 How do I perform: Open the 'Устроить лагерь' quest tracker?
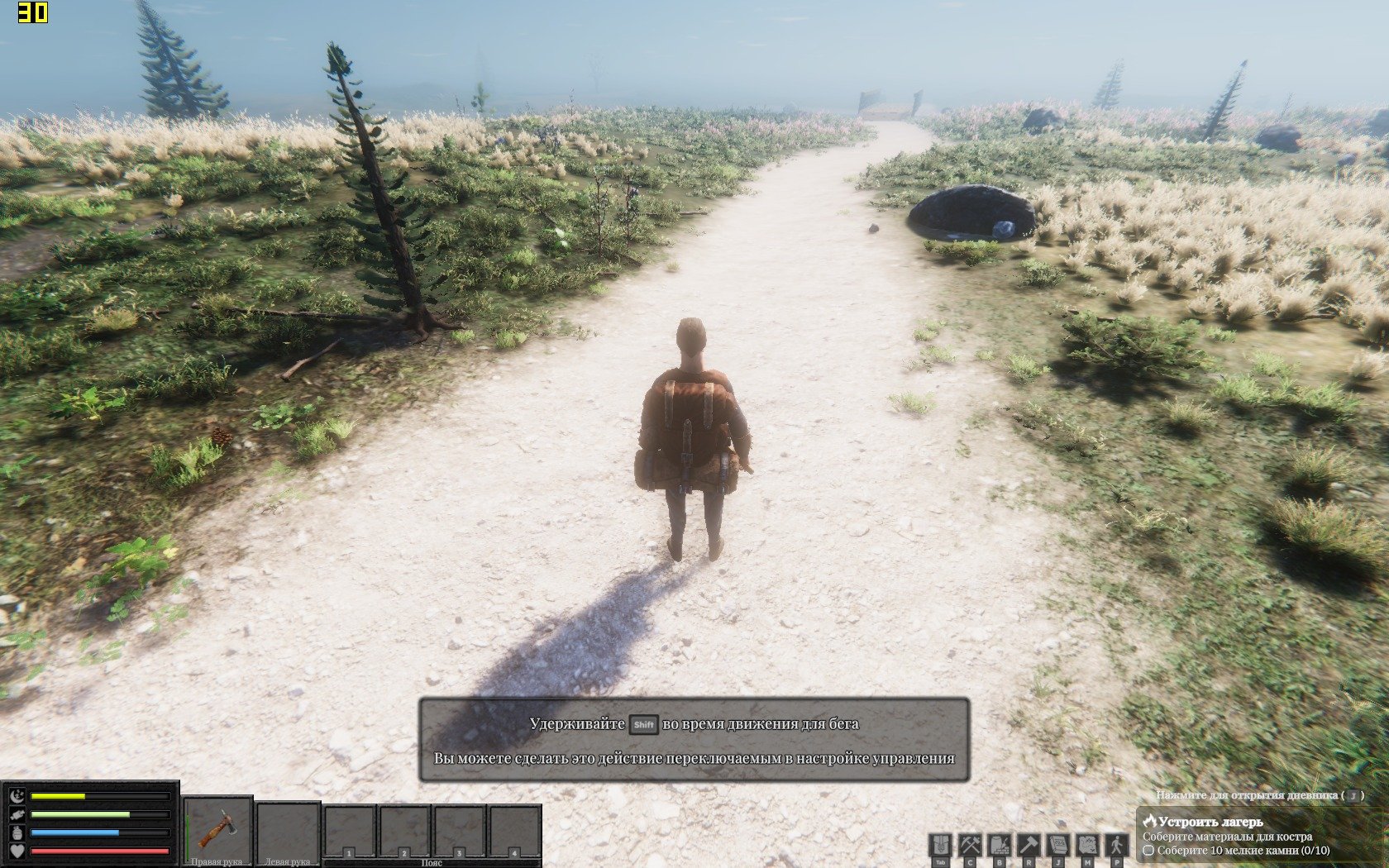[1210, 822]
